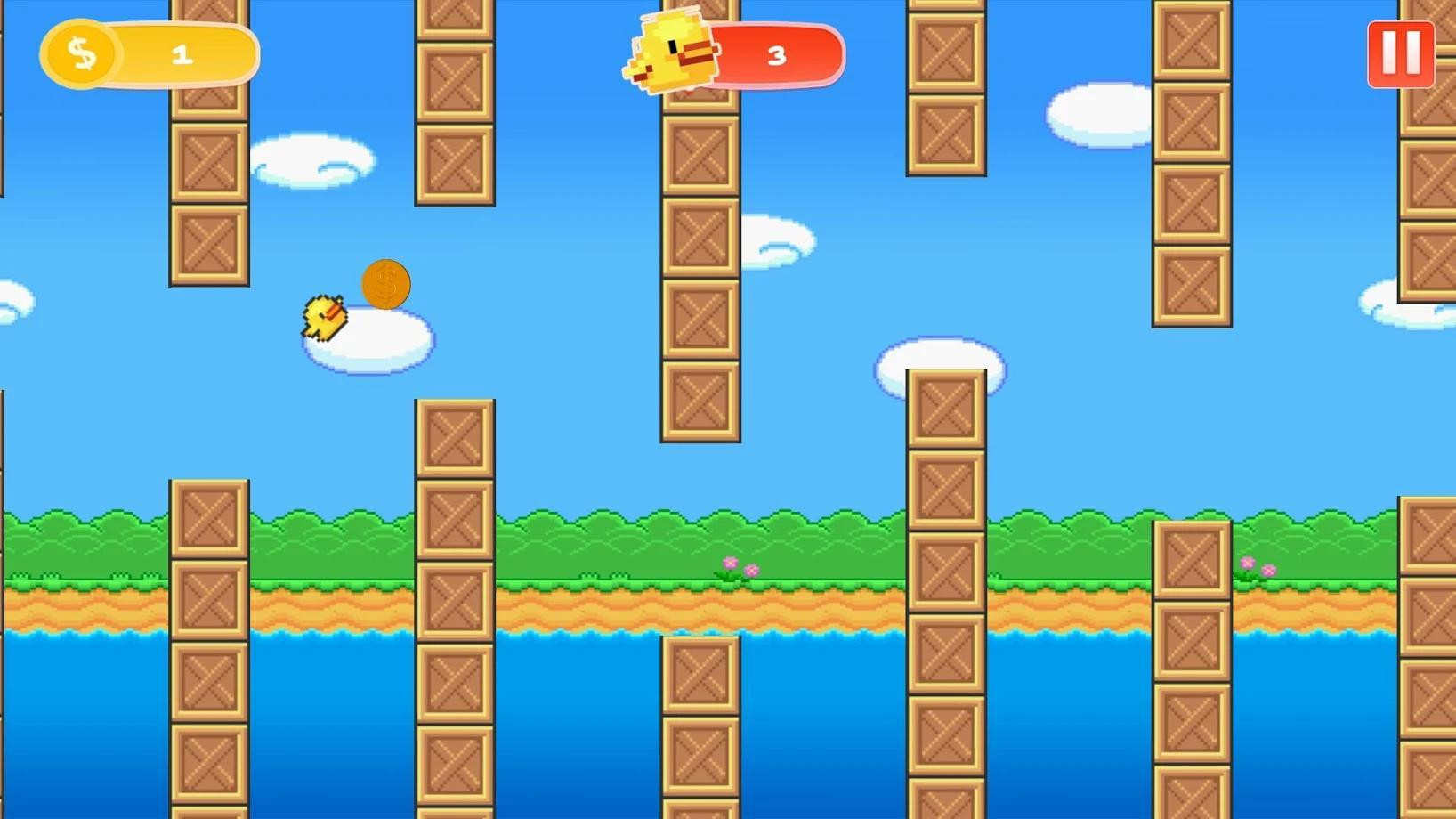Collect the spinning gold coin

(385, 283)
